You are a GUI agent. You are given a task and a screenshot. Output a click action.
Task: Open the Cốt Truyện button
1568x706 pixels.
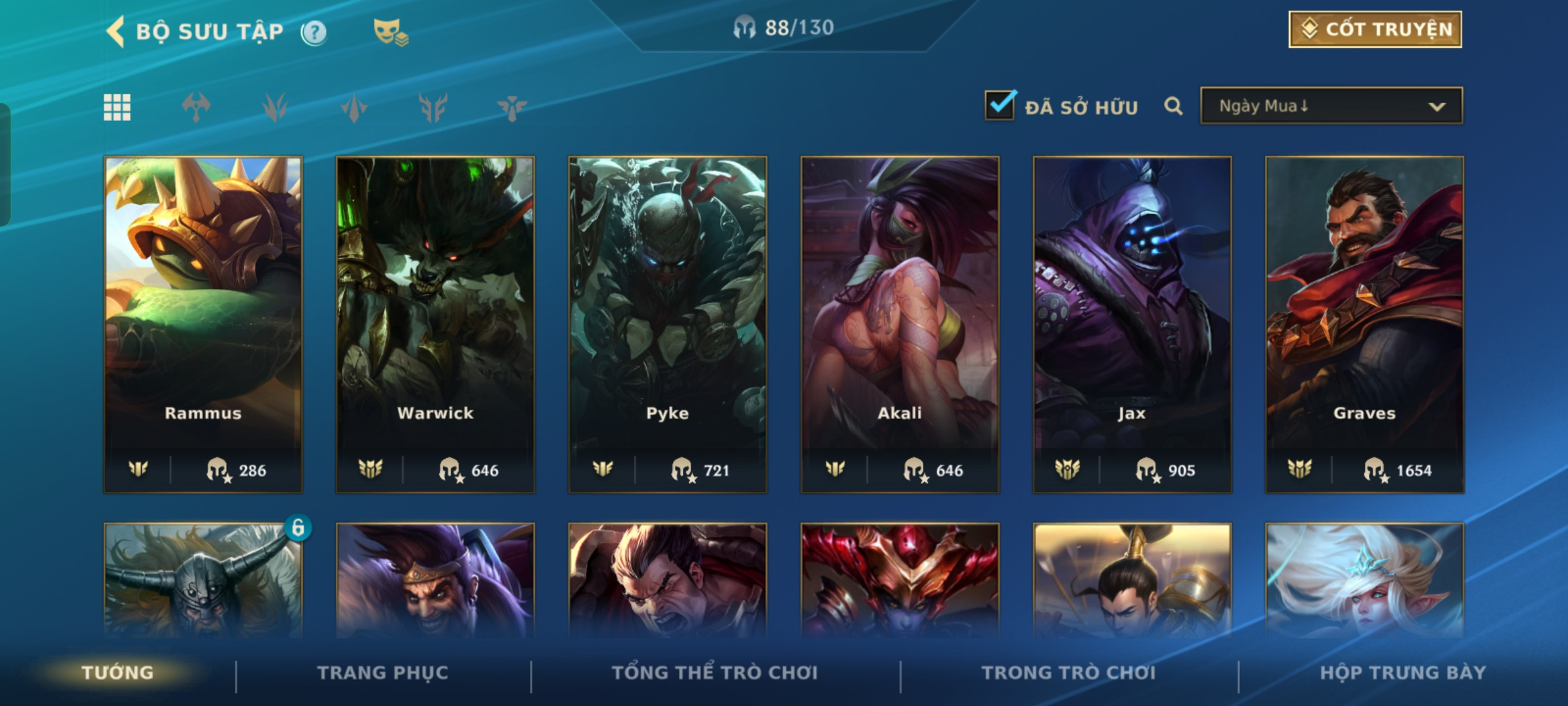pyautogui.click(x=1375, y=29)
